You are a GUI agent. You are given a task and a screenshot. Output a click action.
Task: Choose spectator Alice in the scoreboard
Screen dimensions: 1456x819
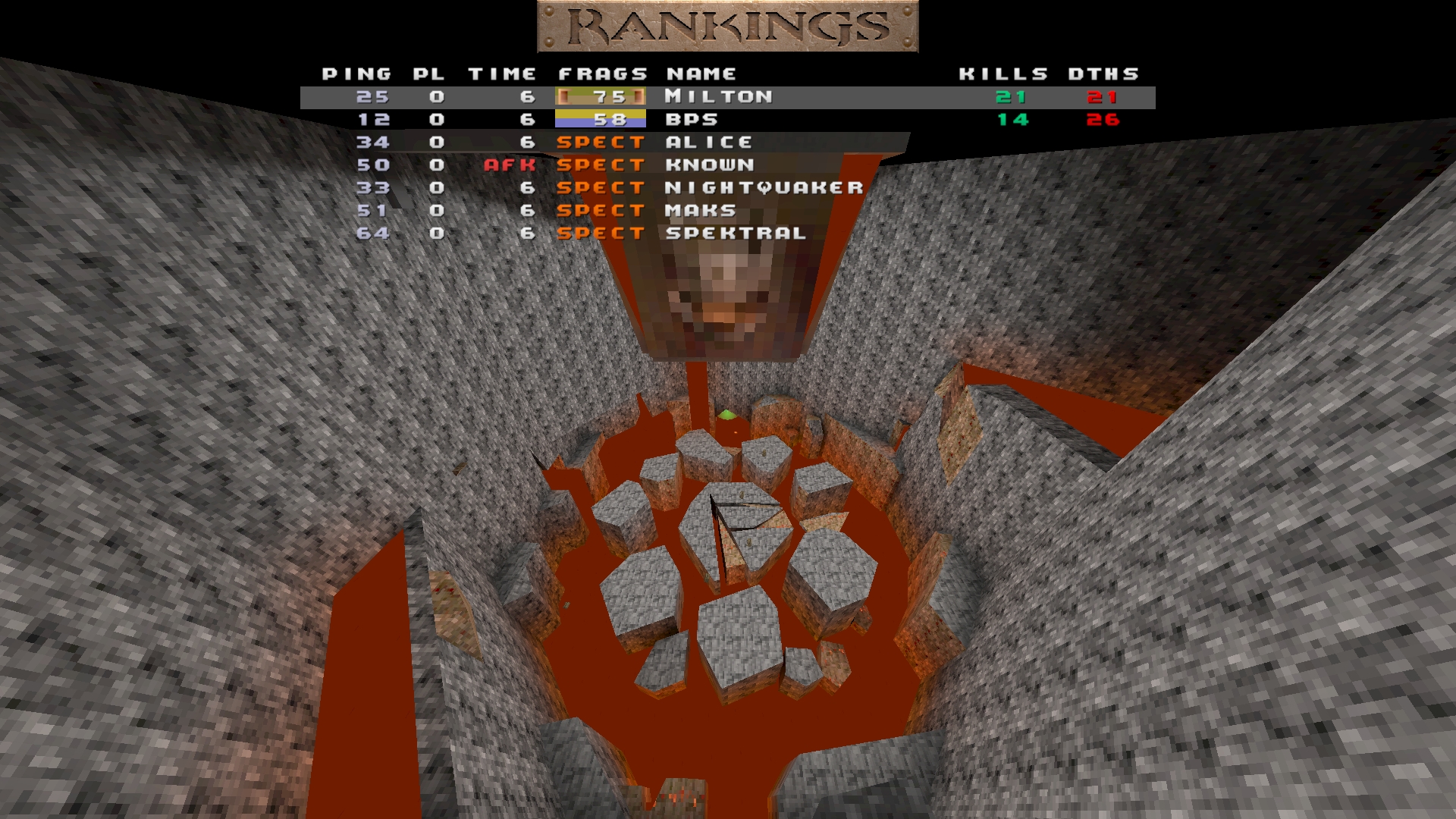click(x=708, y=143)
